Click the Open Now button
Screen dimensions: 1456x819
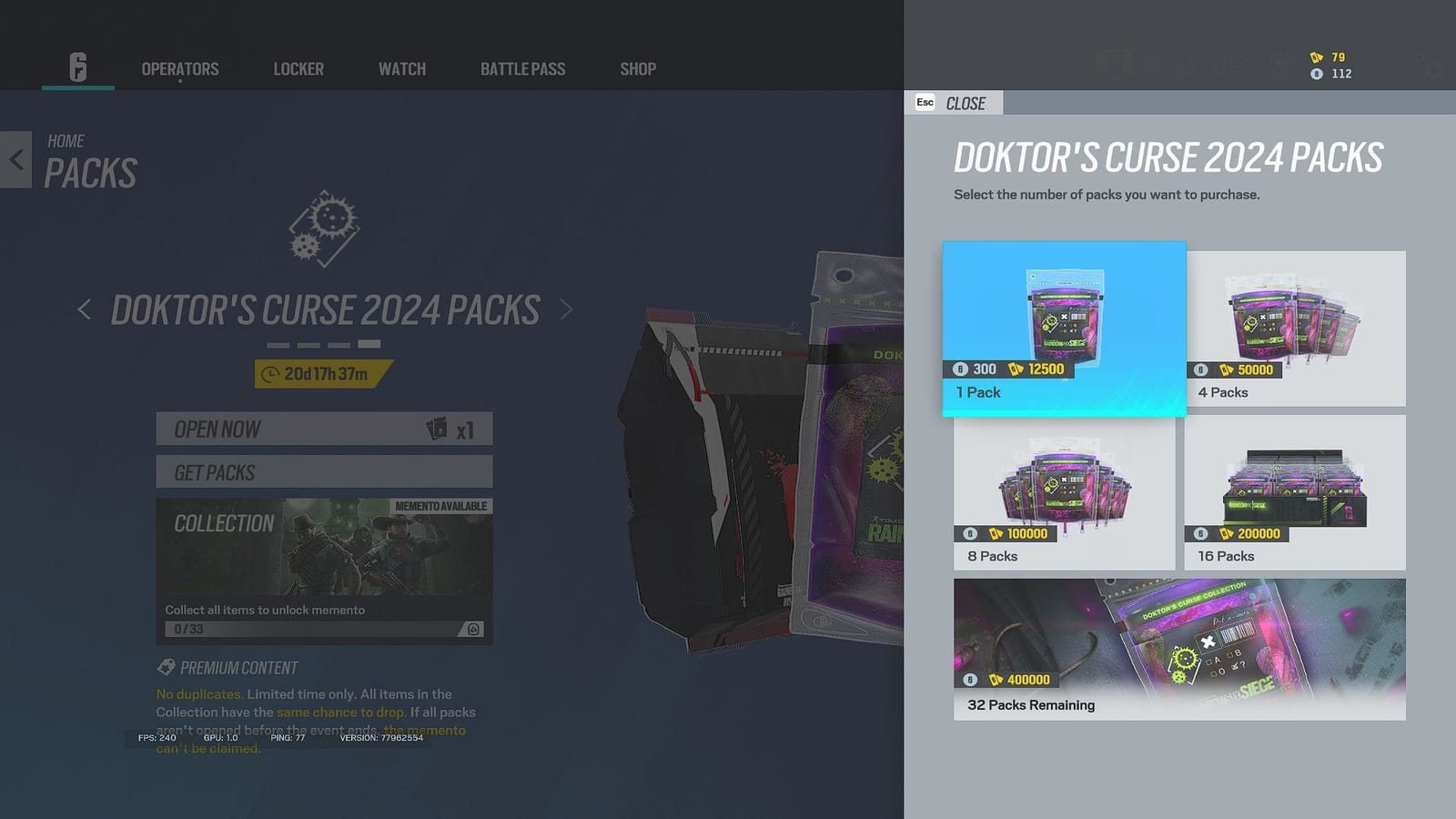pyautogui.click(x=323, y=428)
